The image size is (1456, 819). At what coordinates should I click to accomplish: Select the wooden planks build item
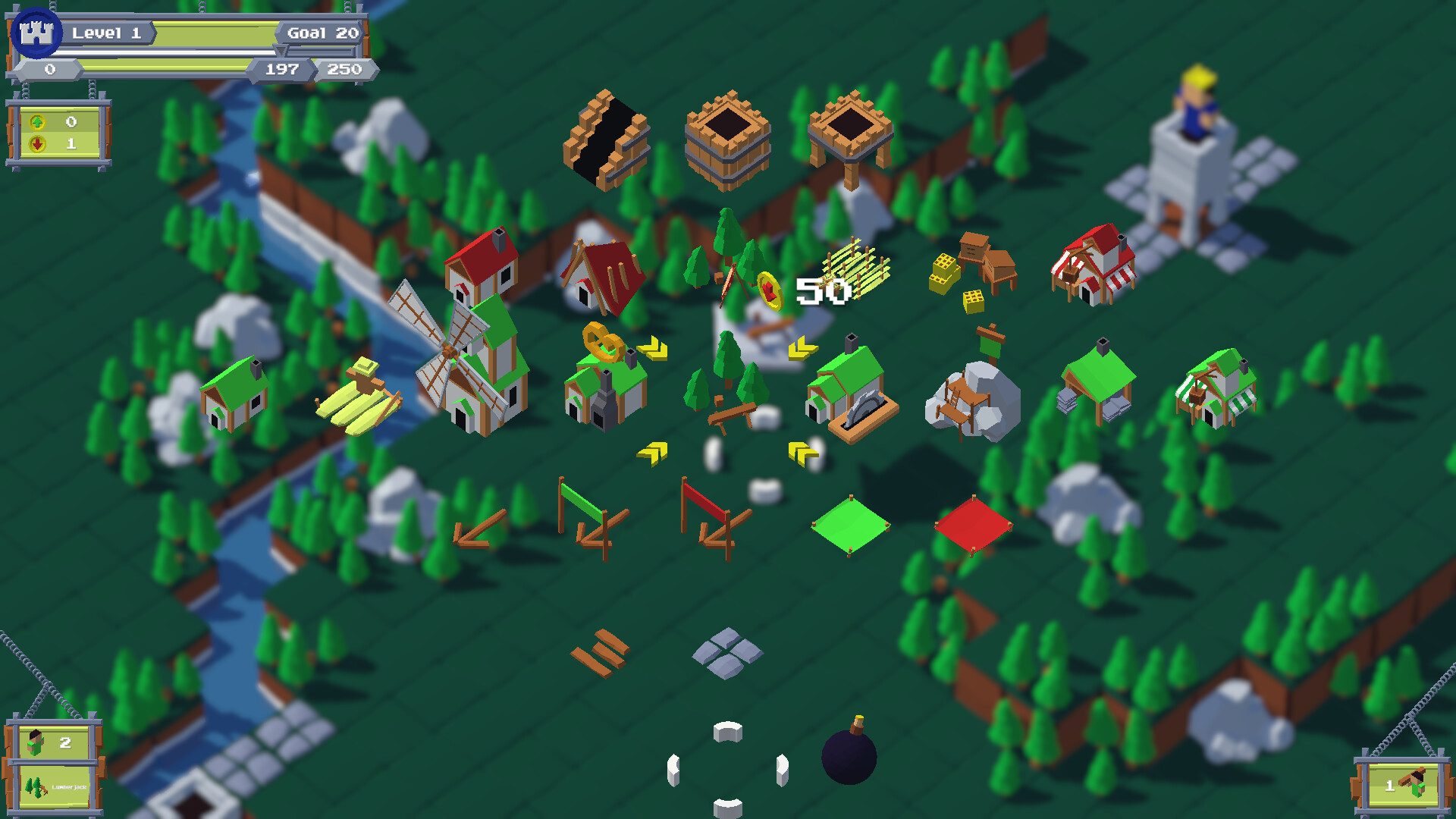tap(599, 652)
